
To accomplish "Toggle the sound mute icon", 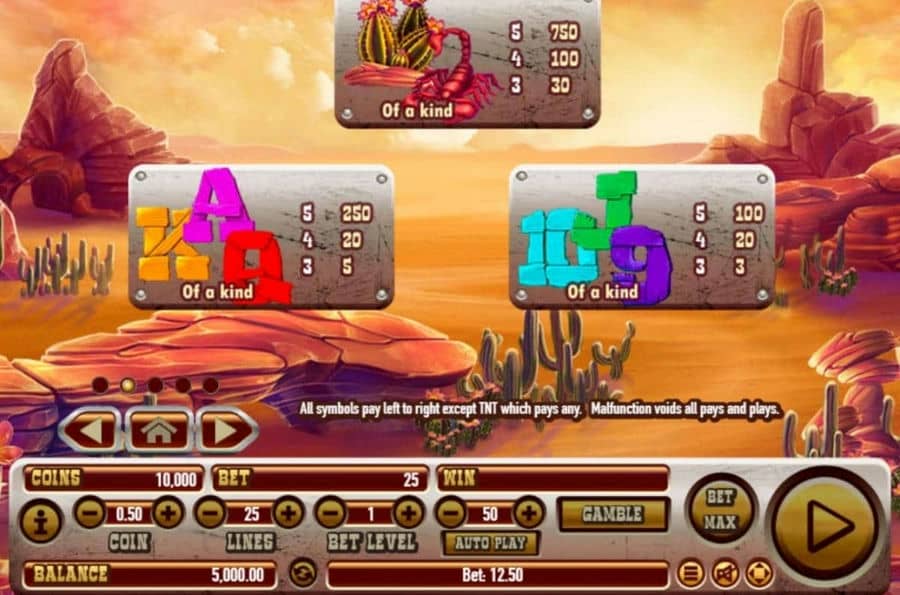I will point(725,573).
